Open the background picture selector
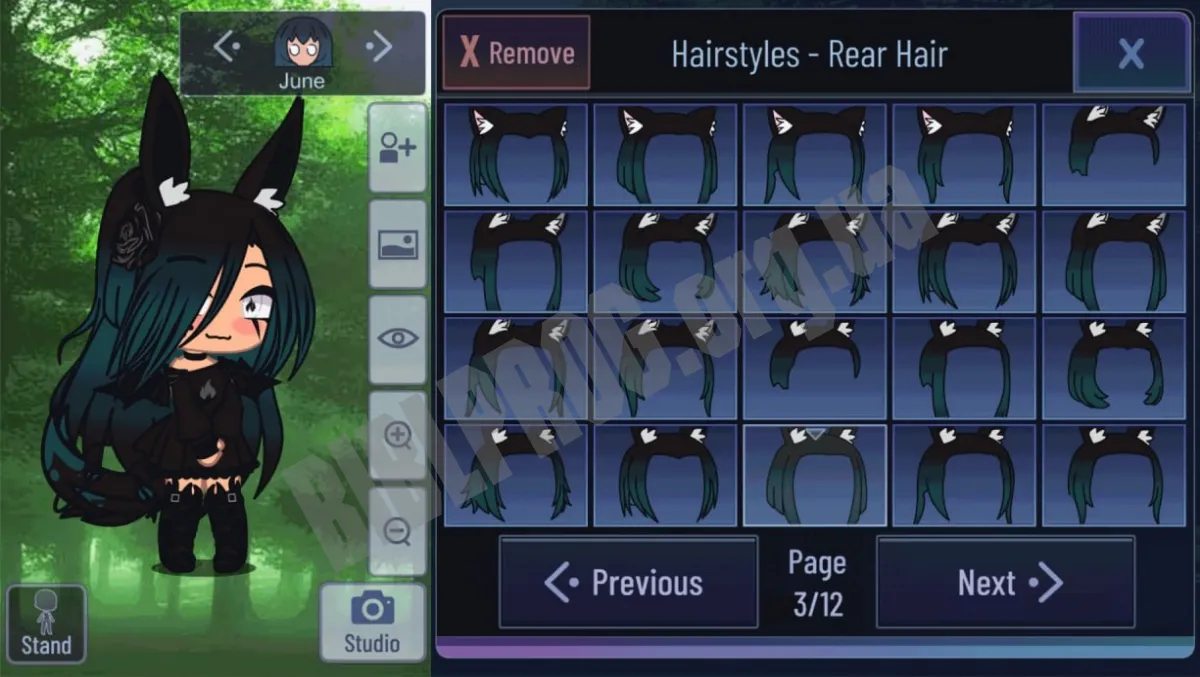This screenshot has height=677, width=1200. (397, 244)
